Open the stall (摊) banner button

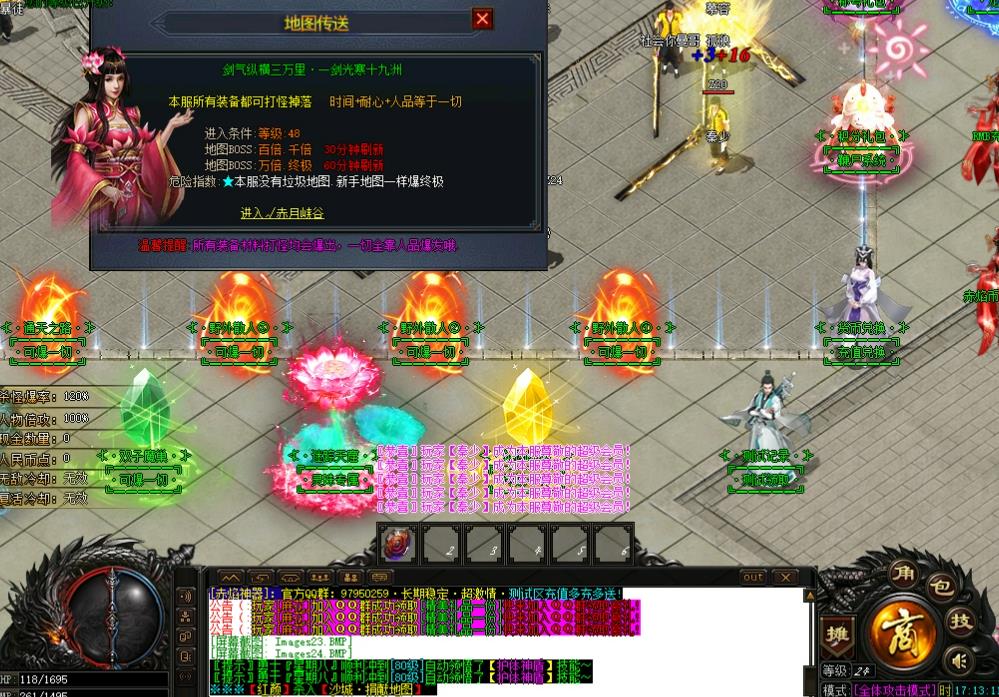coord(835,634)
